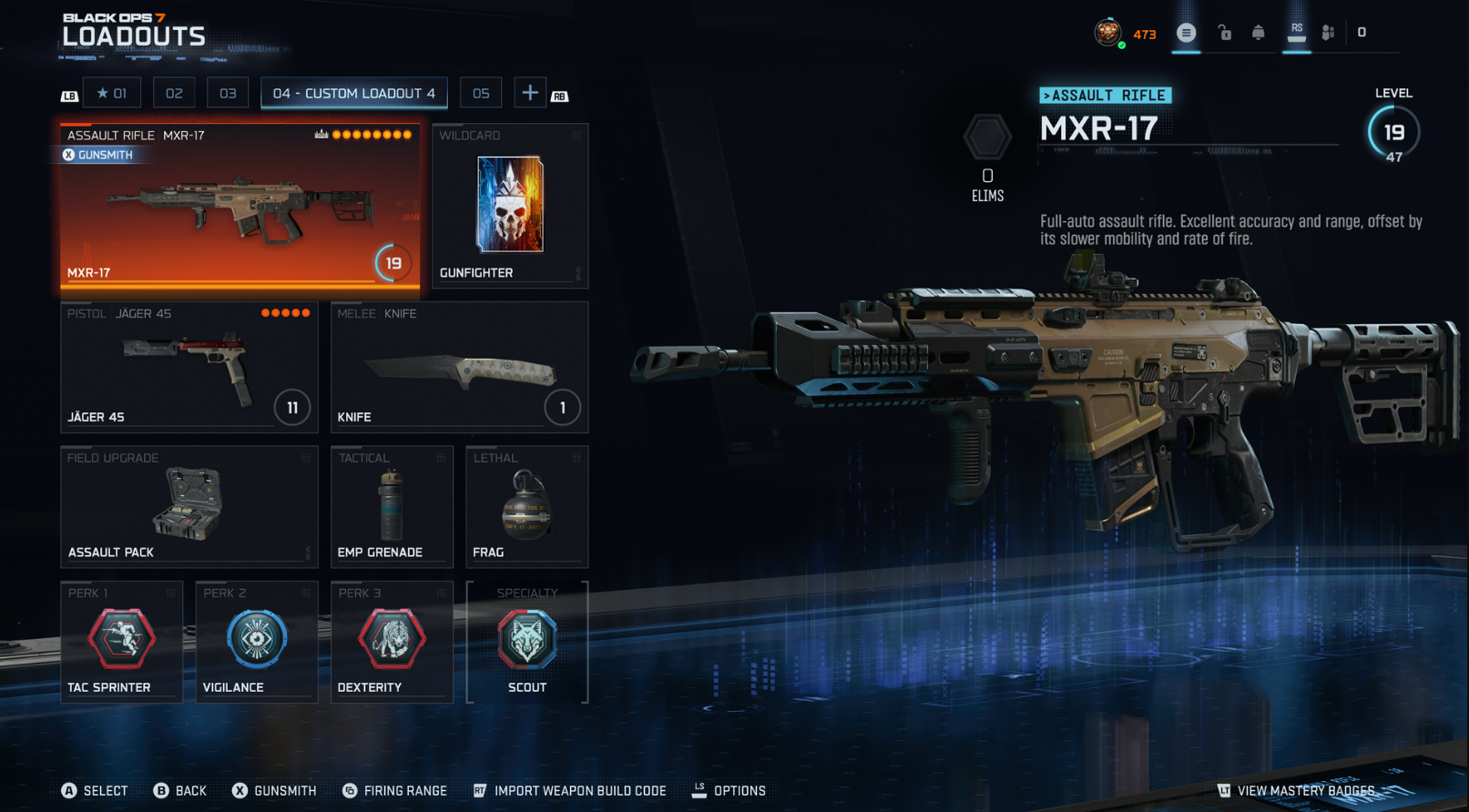Viewport: 1469px width, 812px height.
Task: Select the Jäger 45 pistol slot
Action: (x=189, y=367)
